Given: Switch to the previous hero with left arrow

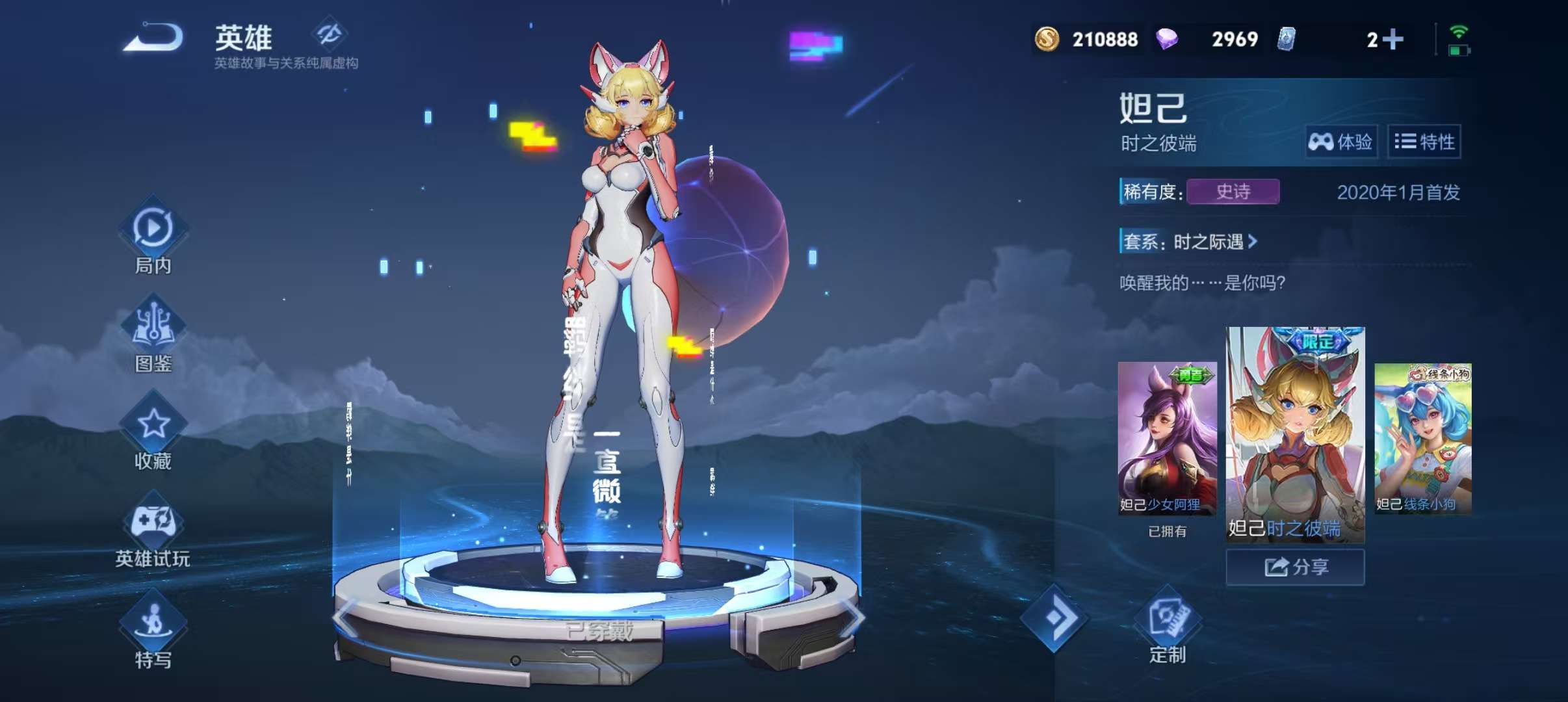Looking at the screenshot, I should pyautogui.click(x=345, y=617).
